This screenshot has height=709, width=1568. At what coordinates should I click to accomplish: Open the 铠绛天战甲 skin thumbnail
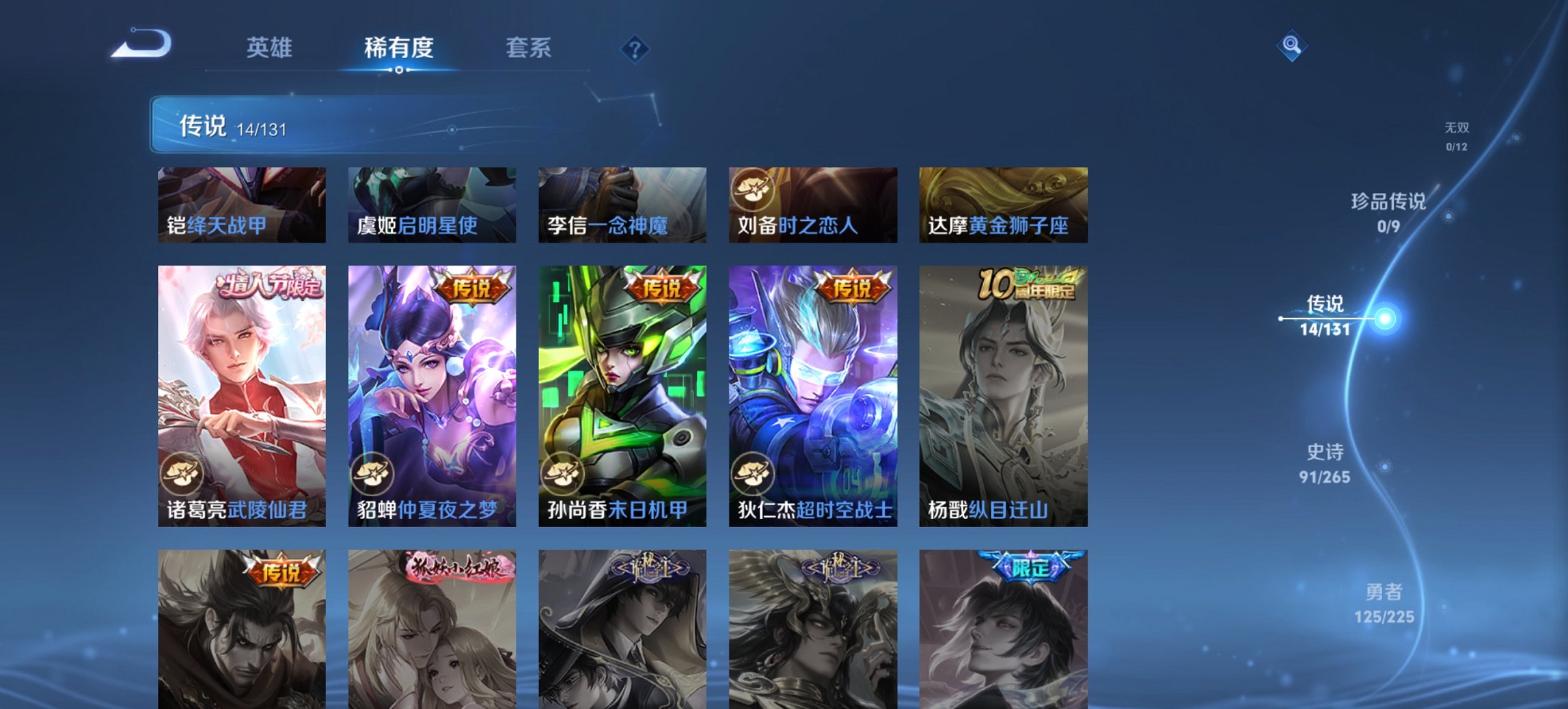click(x=240, y=205)
